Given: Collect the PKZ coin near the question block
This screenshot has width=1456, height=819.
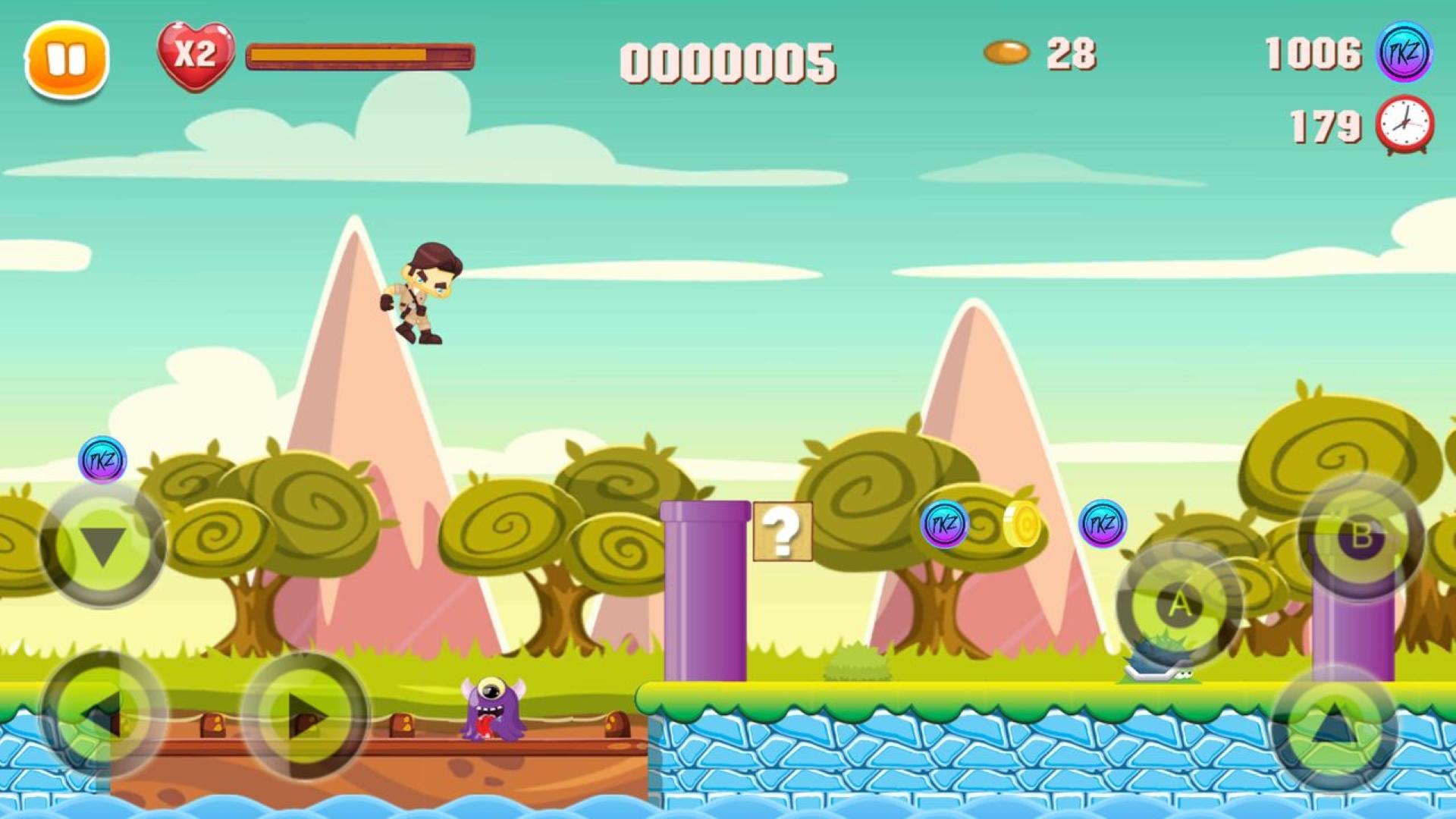Looking at the screenshot, I should tap(943, 525).
